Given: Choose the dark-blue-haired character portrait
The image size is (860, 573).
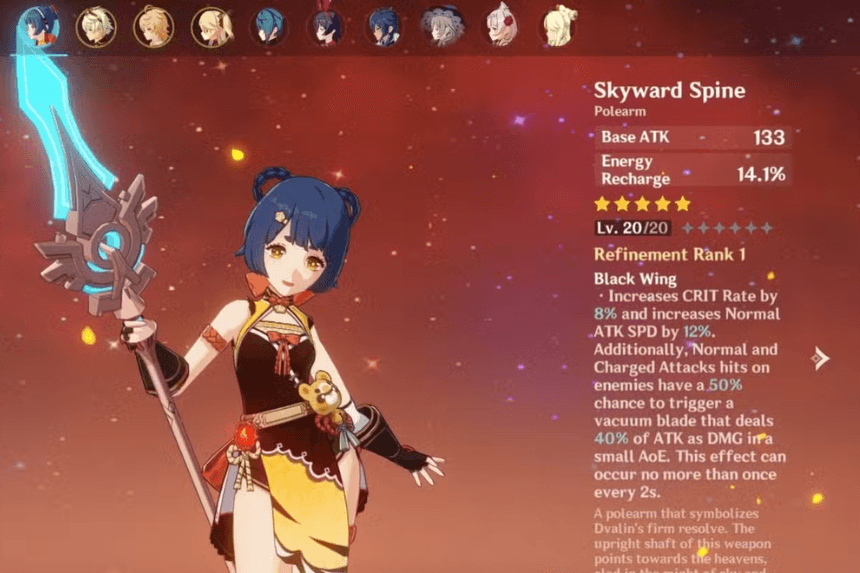Looking at the screenshot, I should coord(383,26).
